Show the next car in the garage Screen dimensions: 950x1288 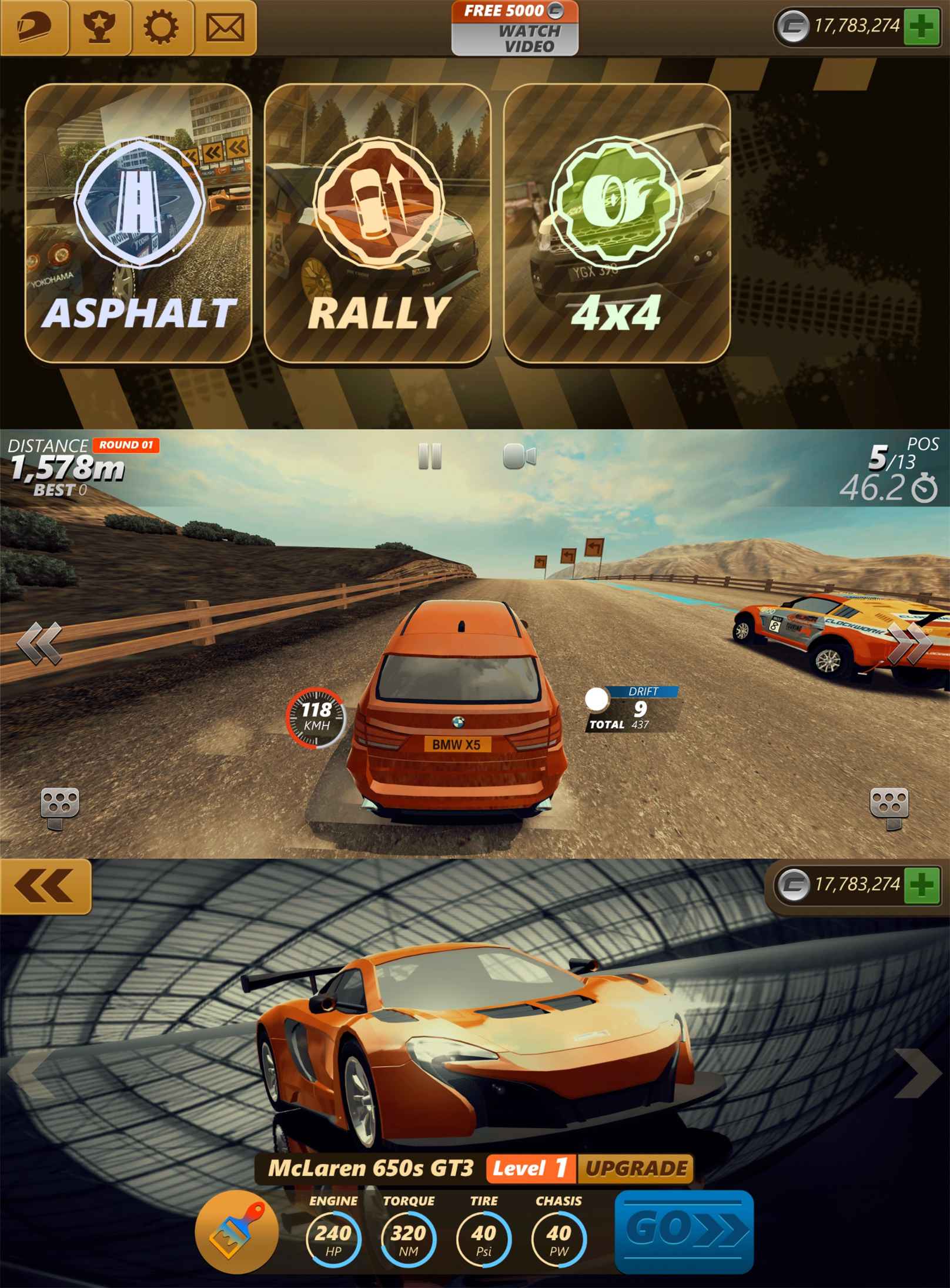[x=917, y=1072]
